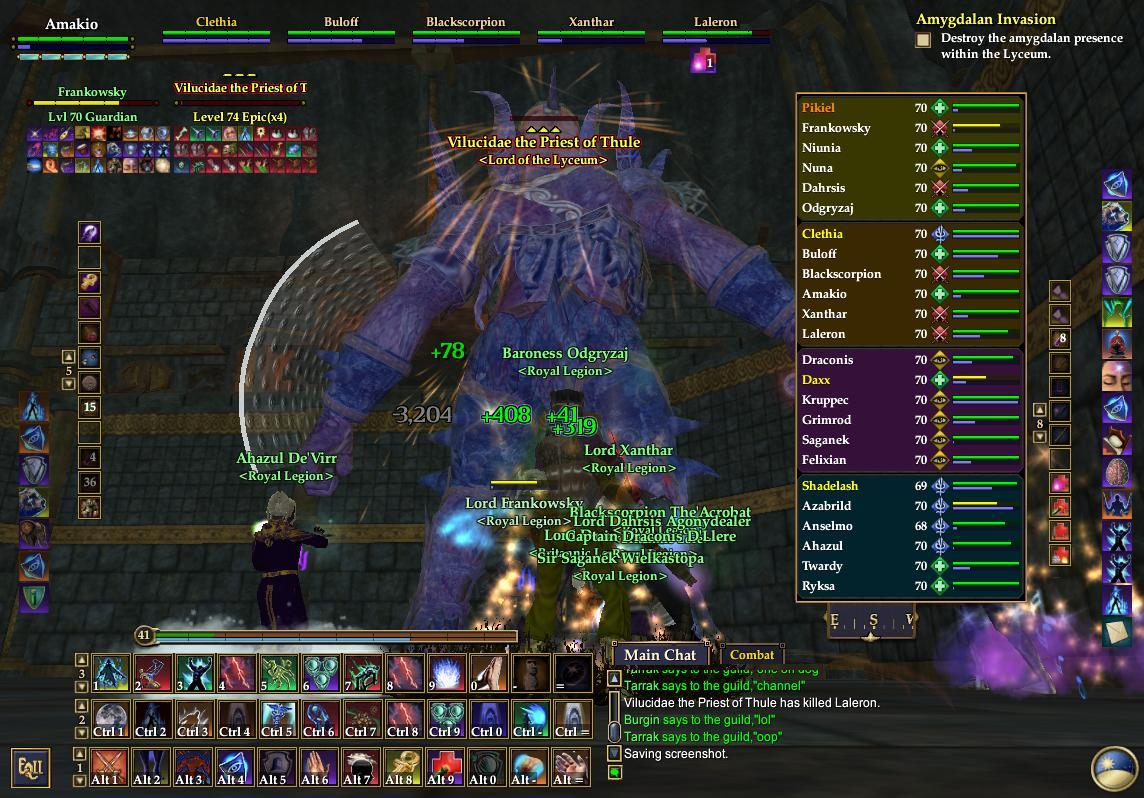Image resolution: width=1144 pixels, height=798 pixels.
Task: Target Frankowsky in the raid window
Action: (836, 128)
